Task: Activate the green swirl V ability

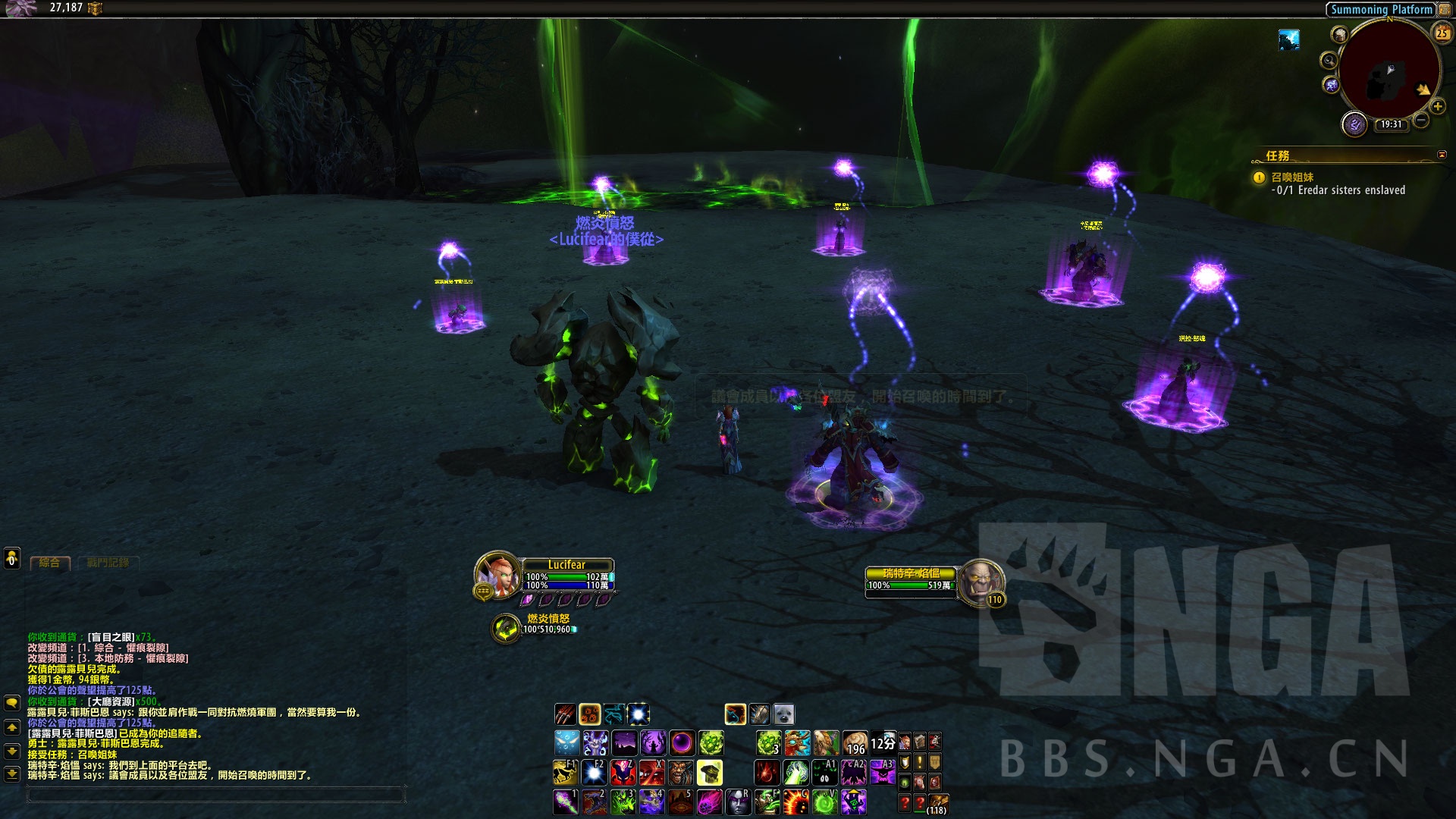Action: [824, 802]
